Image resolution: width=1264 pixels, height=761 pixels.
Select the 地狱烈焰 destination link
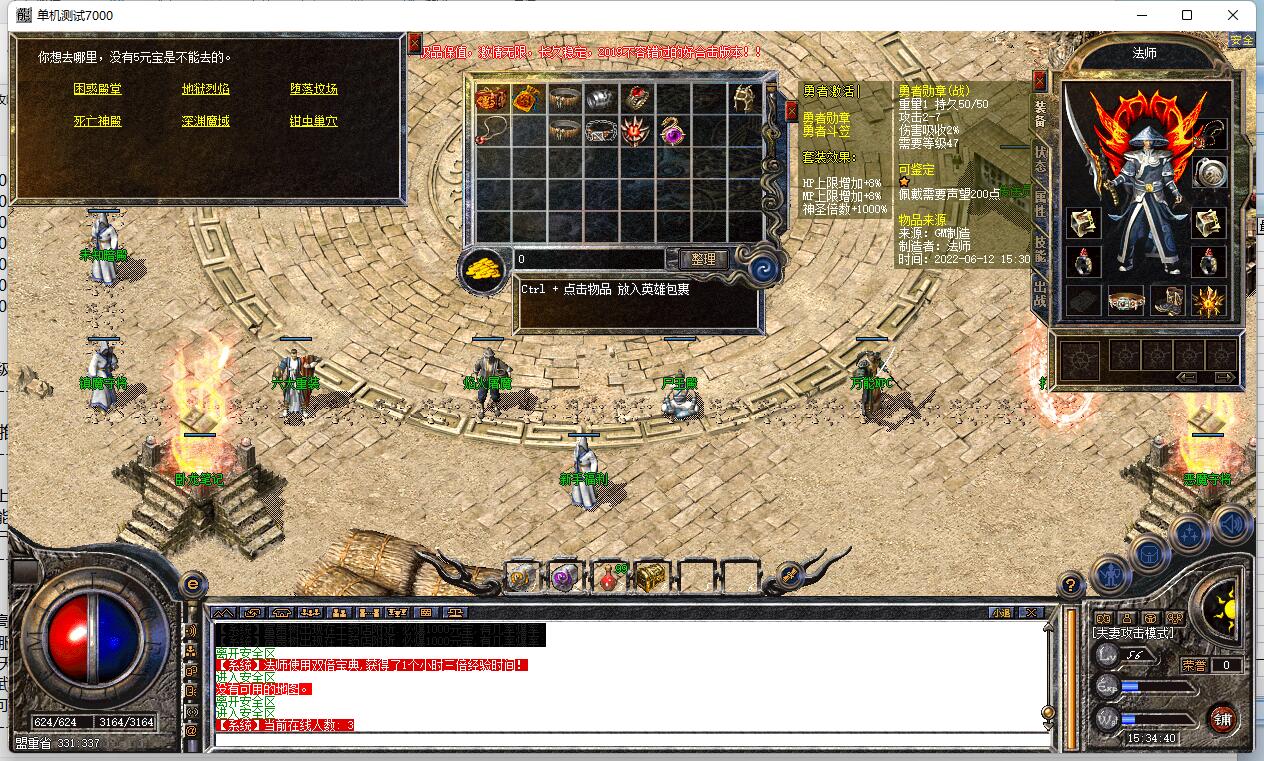pos(205,89)
